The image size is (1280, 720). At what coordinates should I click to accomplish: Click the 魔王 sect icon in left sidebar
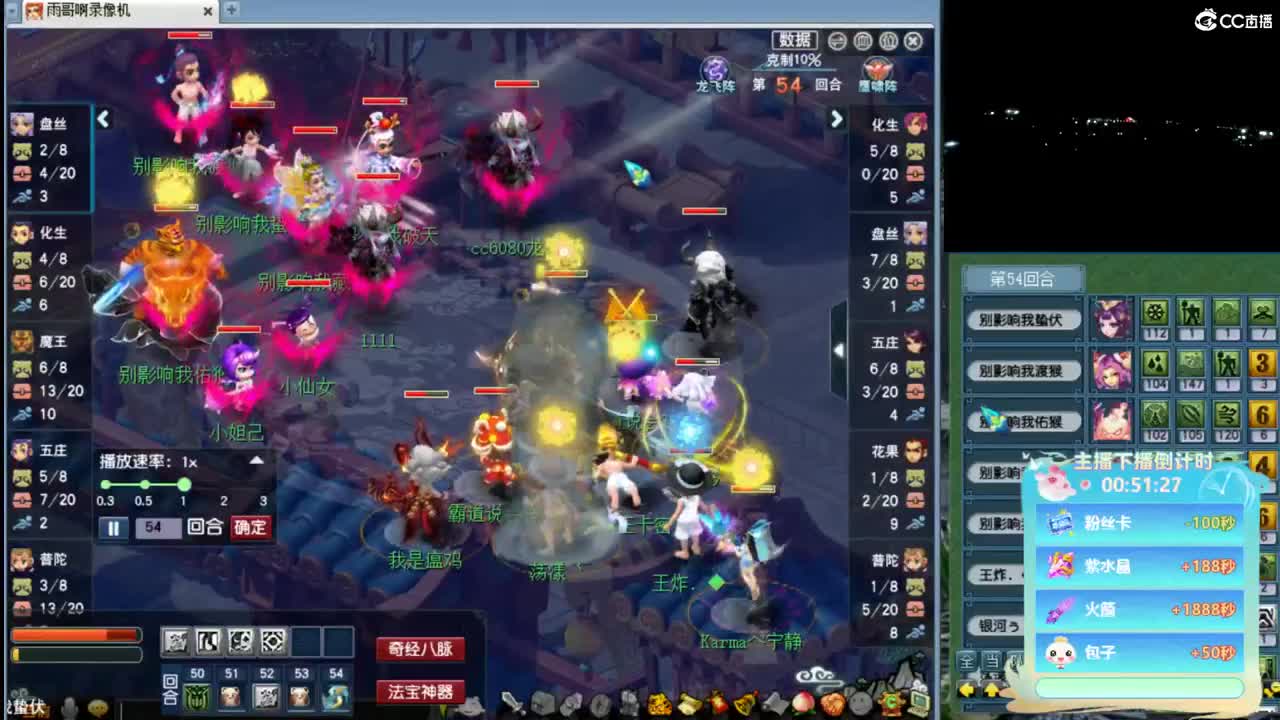click(x=24, y=342)
